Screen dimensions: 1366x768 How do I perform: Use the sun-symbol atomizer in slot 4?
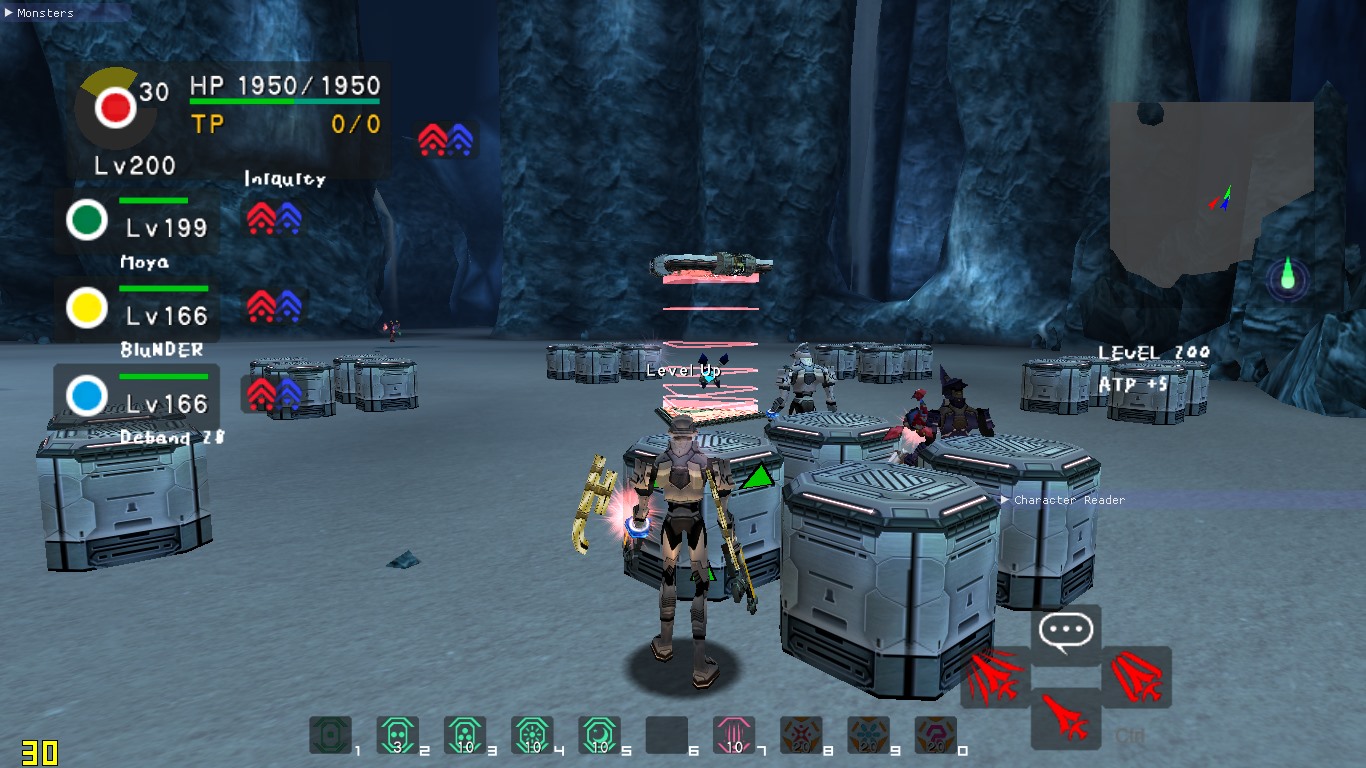pyautogui.click(x=531, y=735)
